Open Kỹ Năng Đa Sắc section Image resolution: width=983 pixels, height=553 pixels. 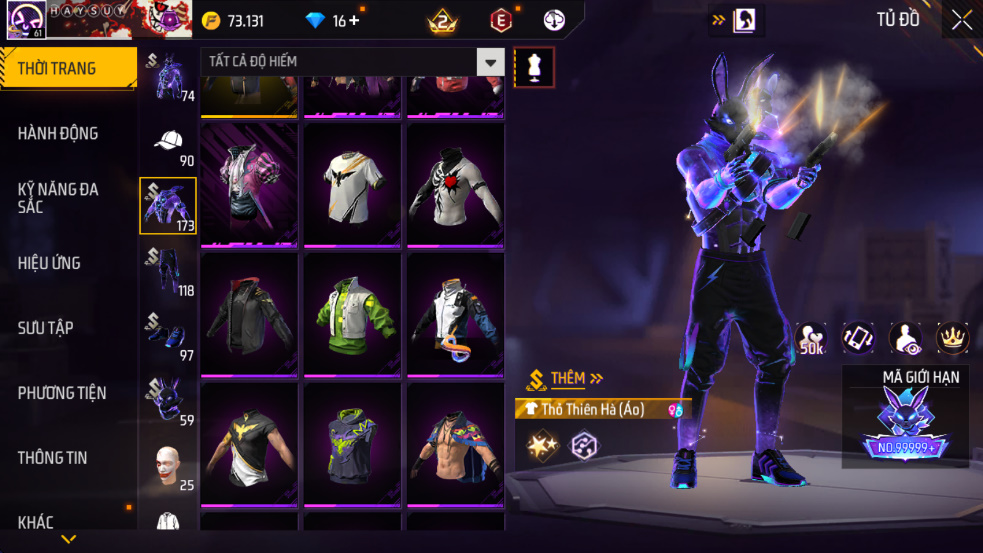pos(58,197)
